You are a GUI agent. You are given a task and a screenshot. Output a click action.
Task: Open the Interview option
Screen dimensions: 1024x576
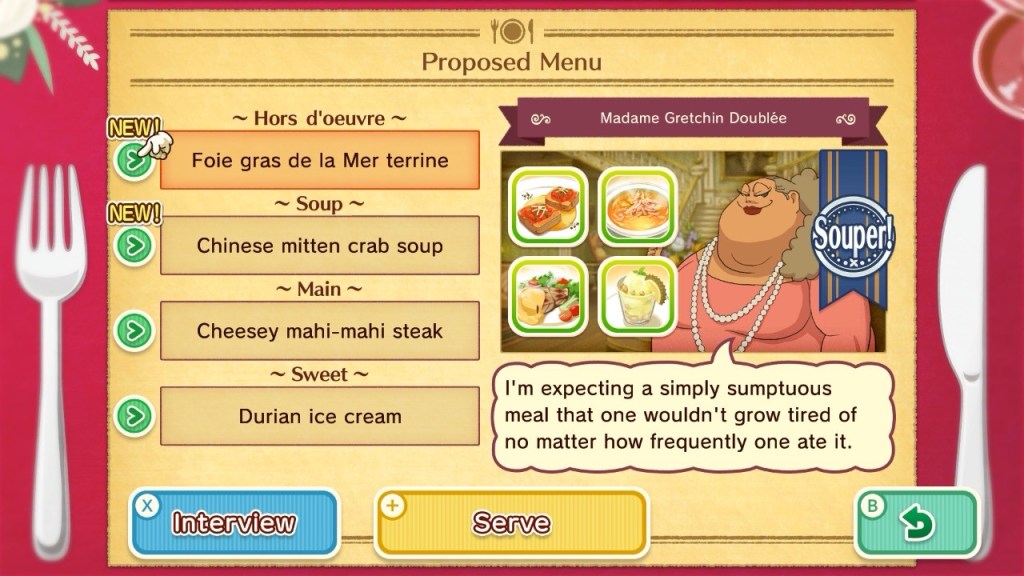pos(234,523)
